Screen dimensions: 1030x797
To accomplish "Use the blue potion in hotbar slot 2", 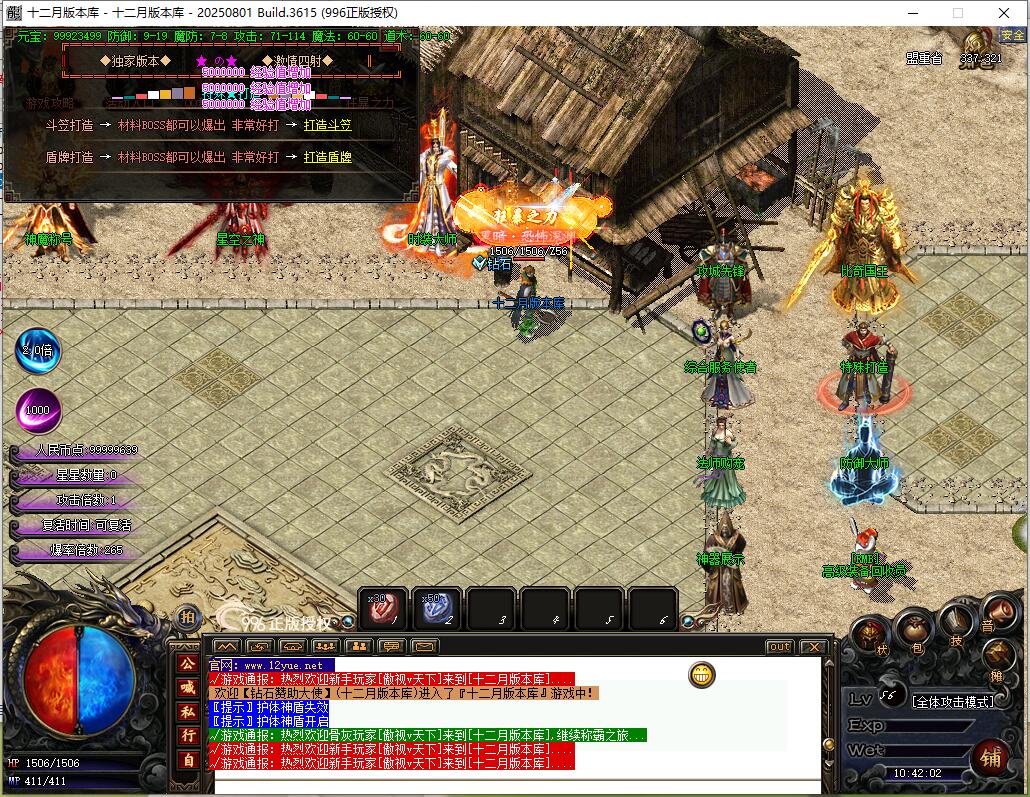I will pyautogui.click(x=437, y=609).
